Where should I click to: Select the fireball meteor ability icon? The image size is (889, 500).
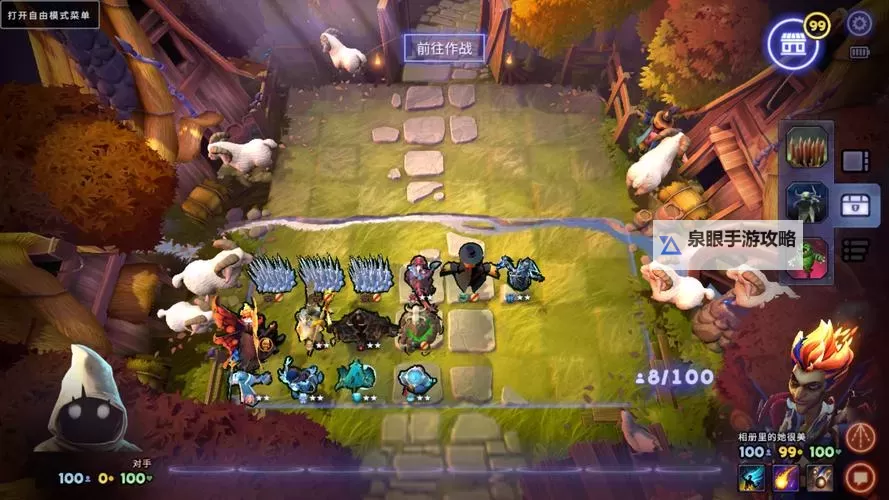tap(786, 479)
